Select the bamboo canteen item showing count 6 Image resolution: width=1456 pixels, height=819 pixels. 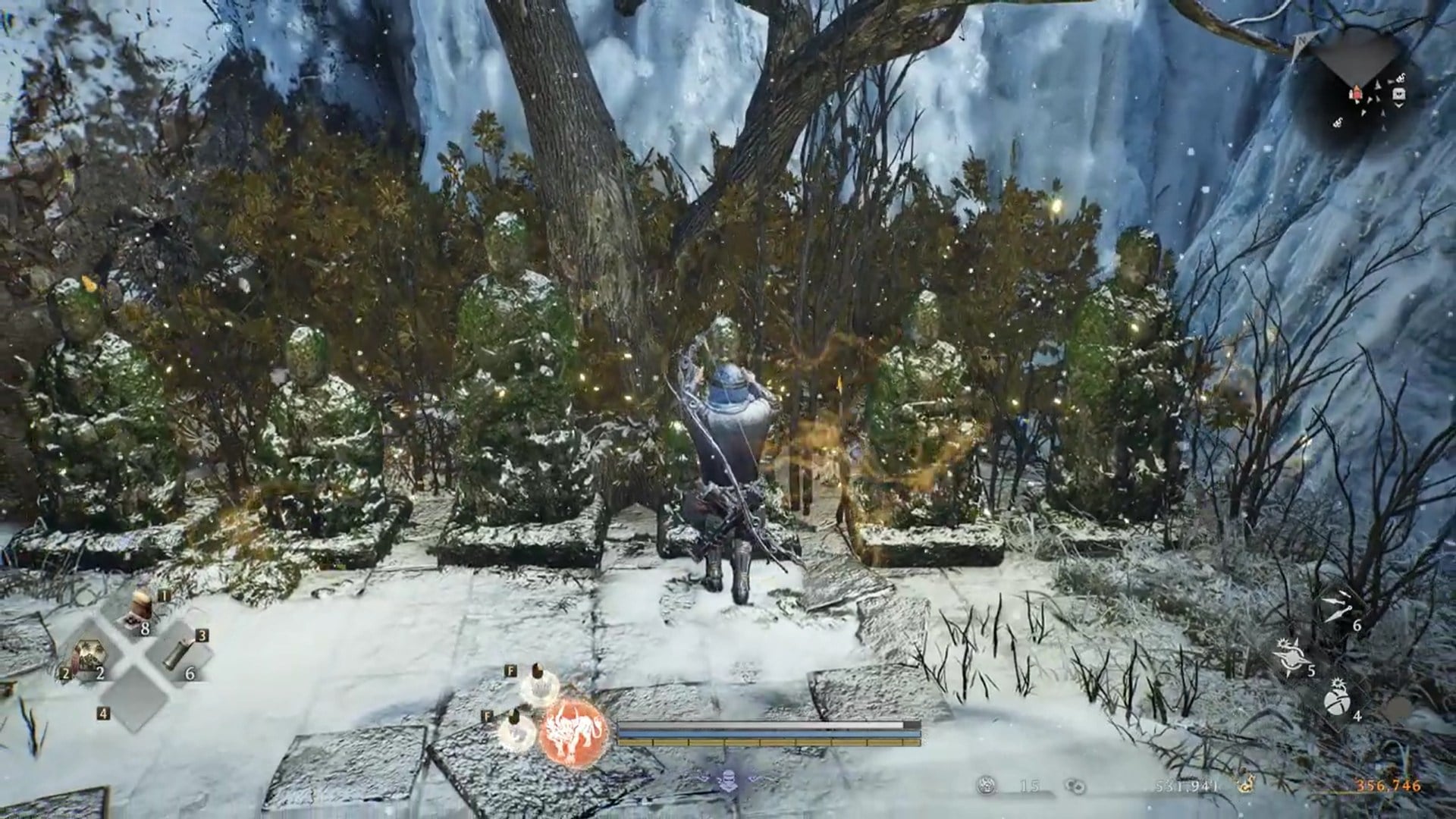176,654
